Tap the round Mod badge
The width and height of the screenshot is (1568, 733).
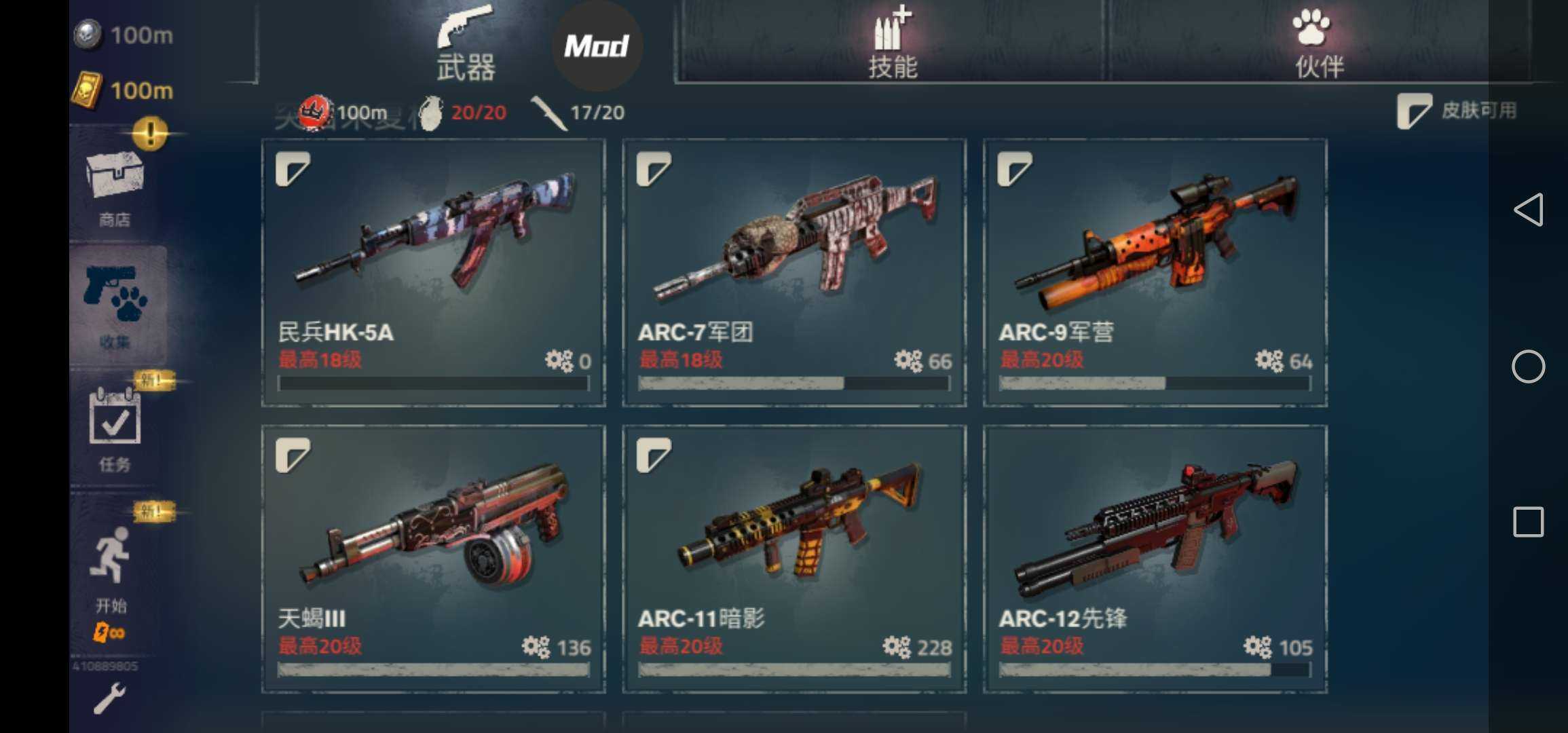pos(597,46)
